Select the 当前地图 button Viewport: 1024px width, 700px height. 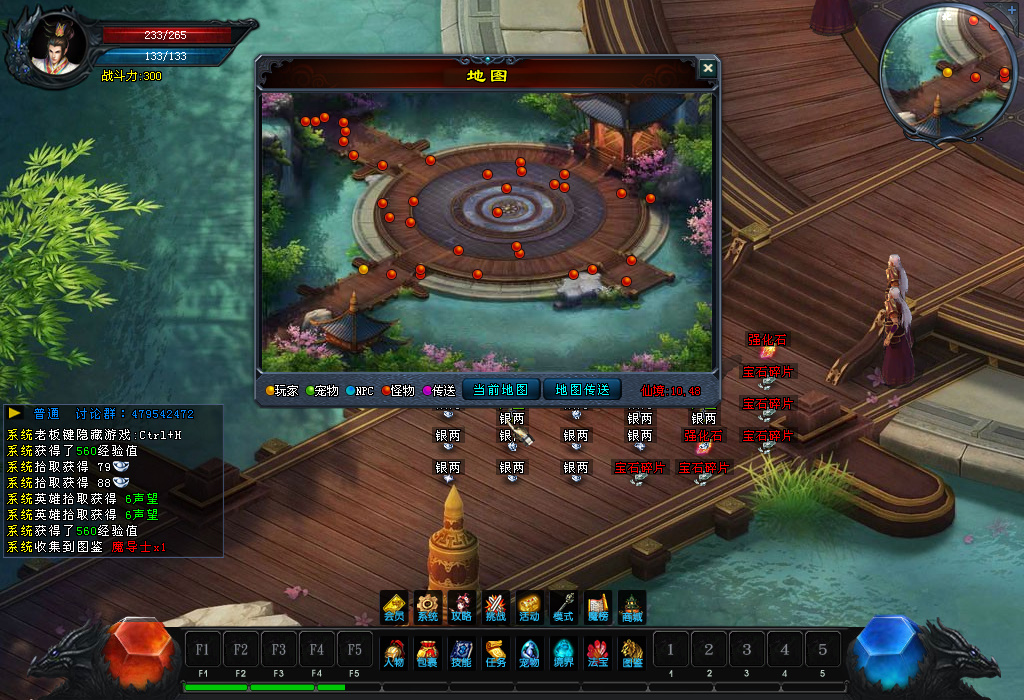coord(501,390)
